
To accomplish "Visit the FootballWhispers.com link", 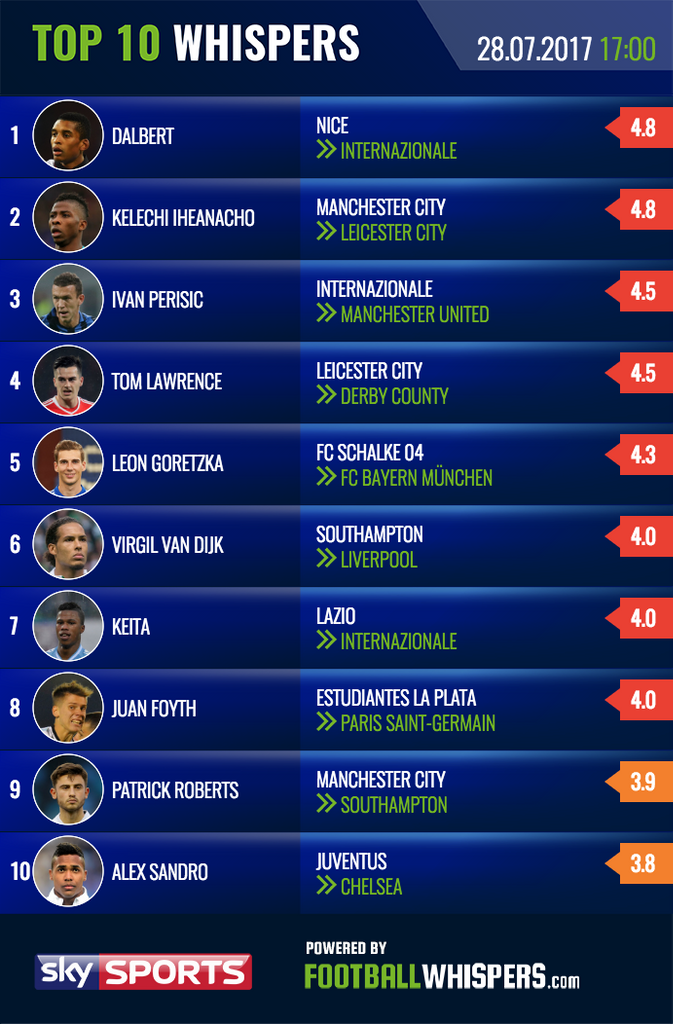I will click(441, 975).
